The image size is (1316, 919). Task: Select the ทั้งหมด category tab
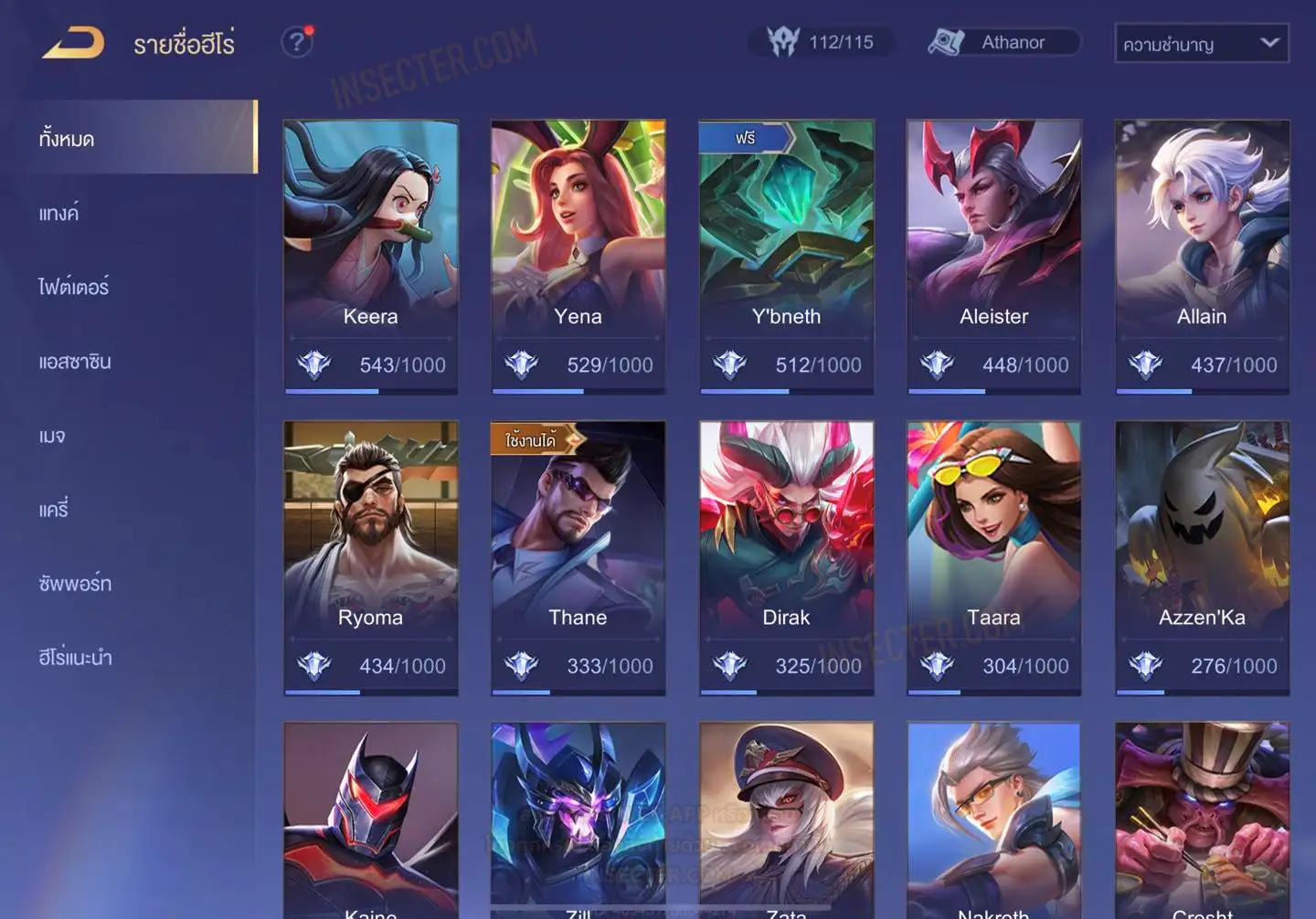(137, 138)
